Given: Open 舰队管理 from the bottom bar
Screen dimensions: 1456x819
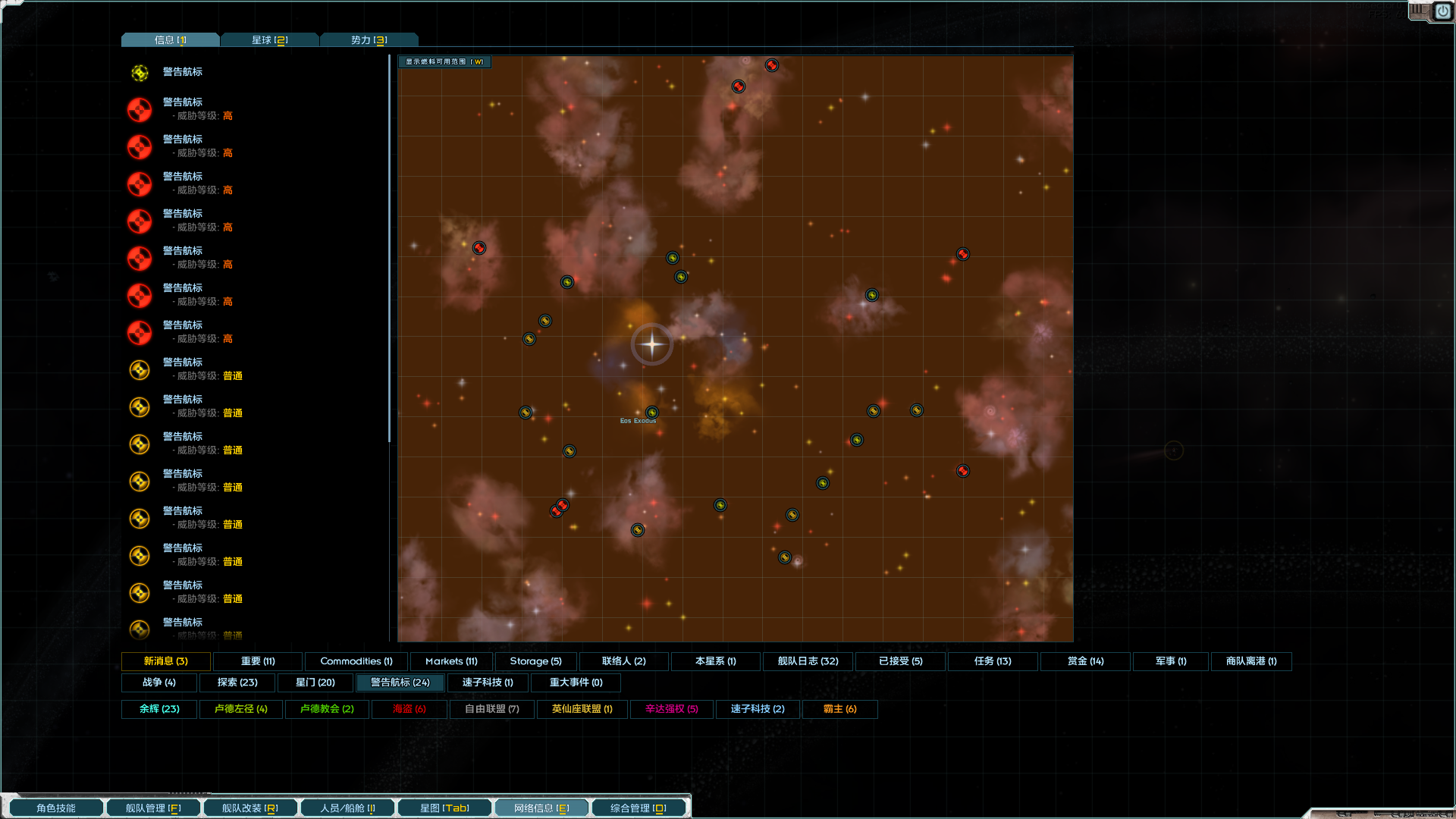Looking at the screenshot, I should [152, 807].
